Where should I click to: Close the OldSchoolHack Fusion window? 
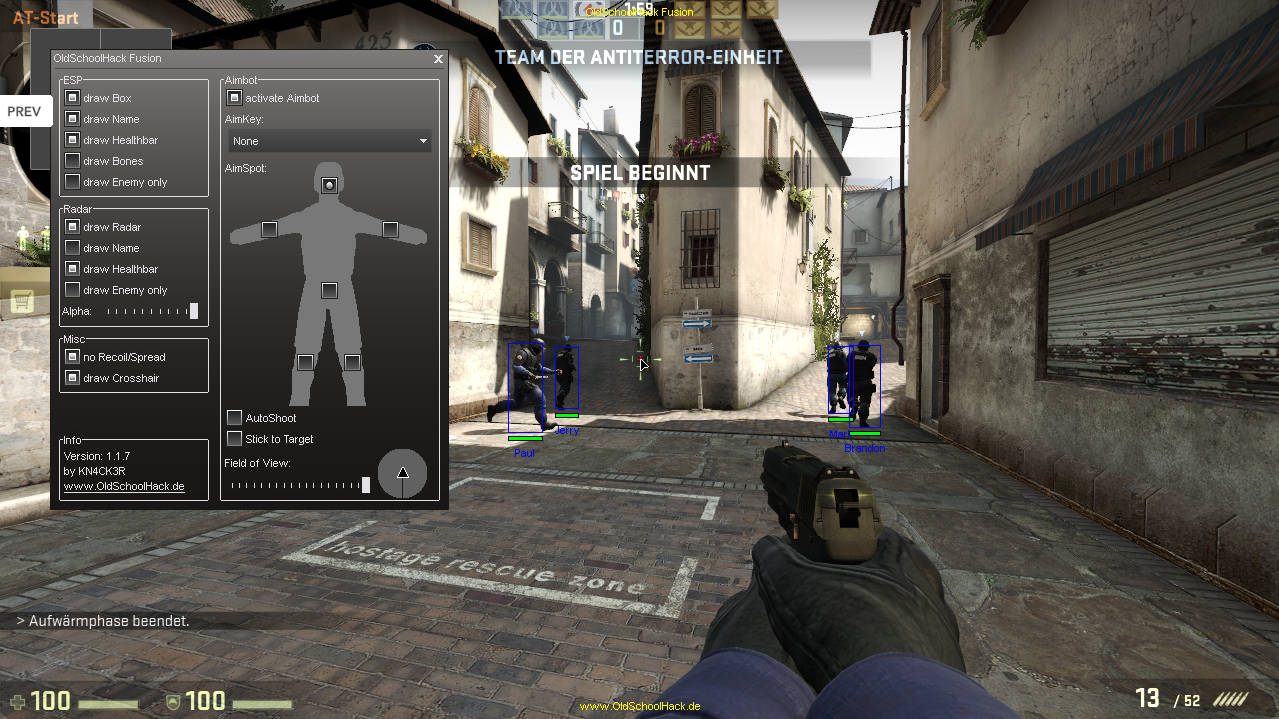[x=438, y=59]
